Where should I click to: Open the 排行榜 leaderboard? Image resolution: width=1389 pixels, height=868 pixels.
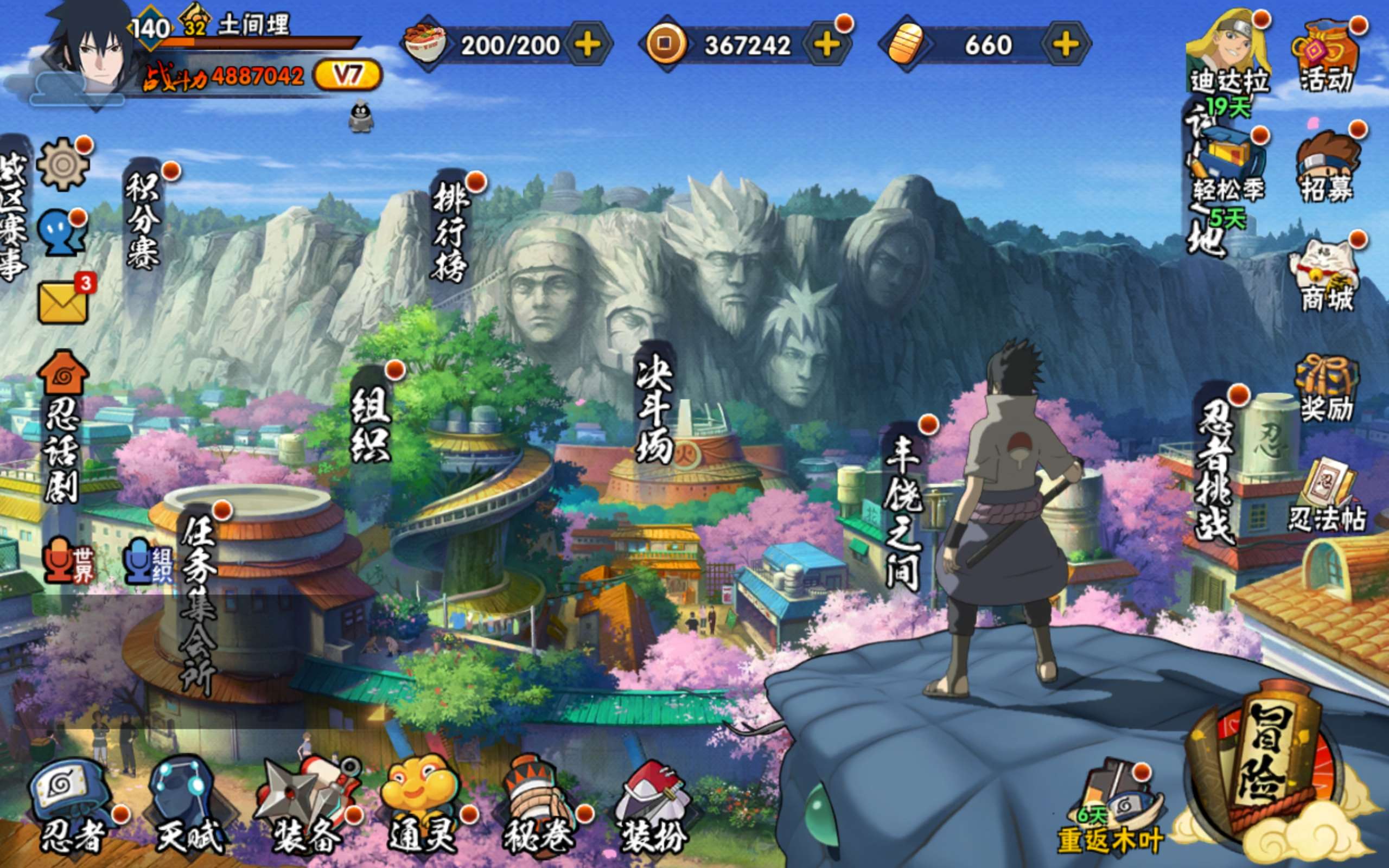450,229
